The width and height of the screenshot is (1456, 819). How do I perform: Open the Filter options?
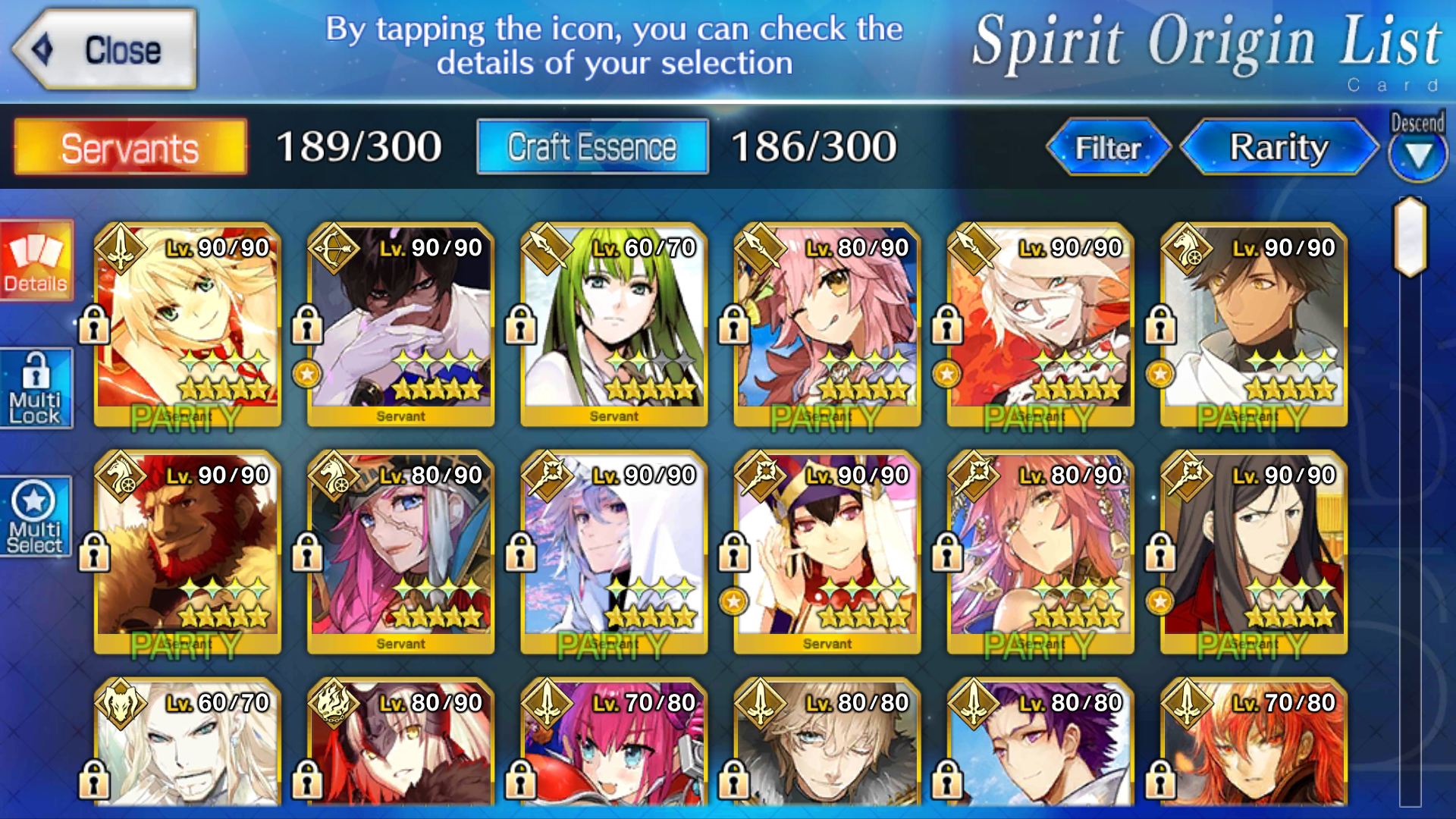click(x=1108, y=147)
